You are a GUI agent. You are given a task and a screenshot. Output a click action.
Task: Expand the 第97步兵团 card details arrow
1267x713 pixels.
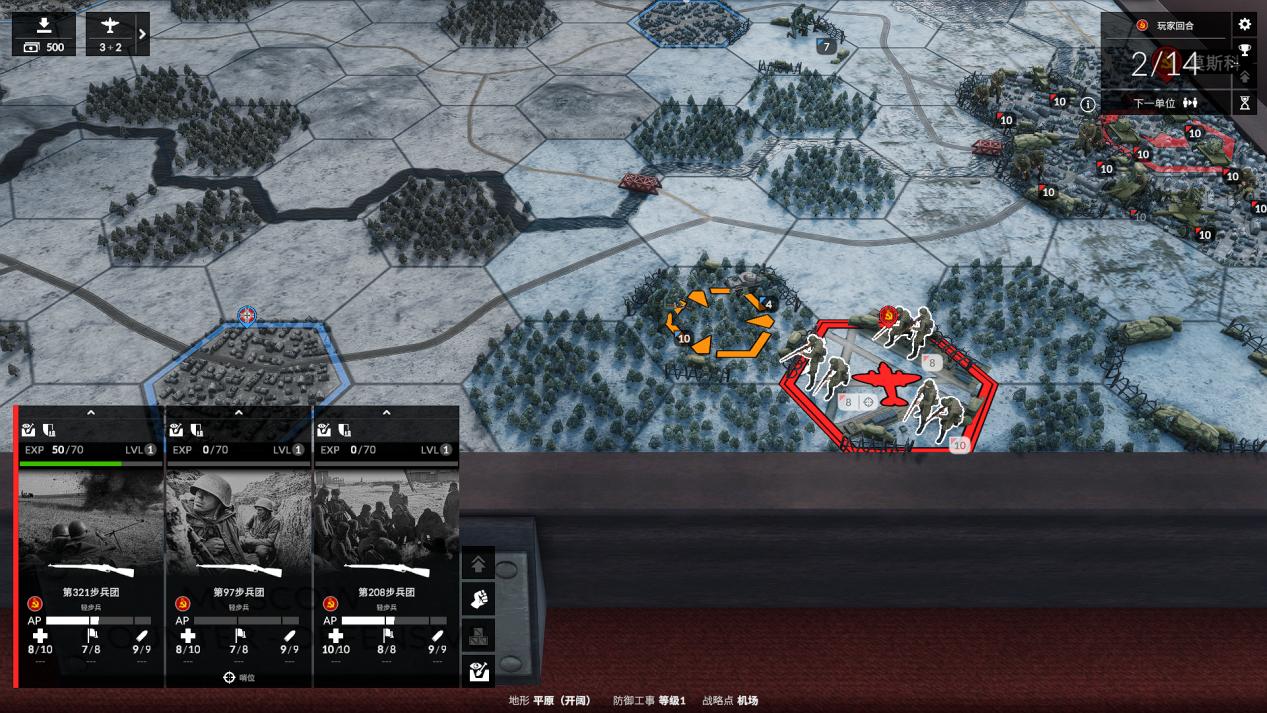click(239, 412)
